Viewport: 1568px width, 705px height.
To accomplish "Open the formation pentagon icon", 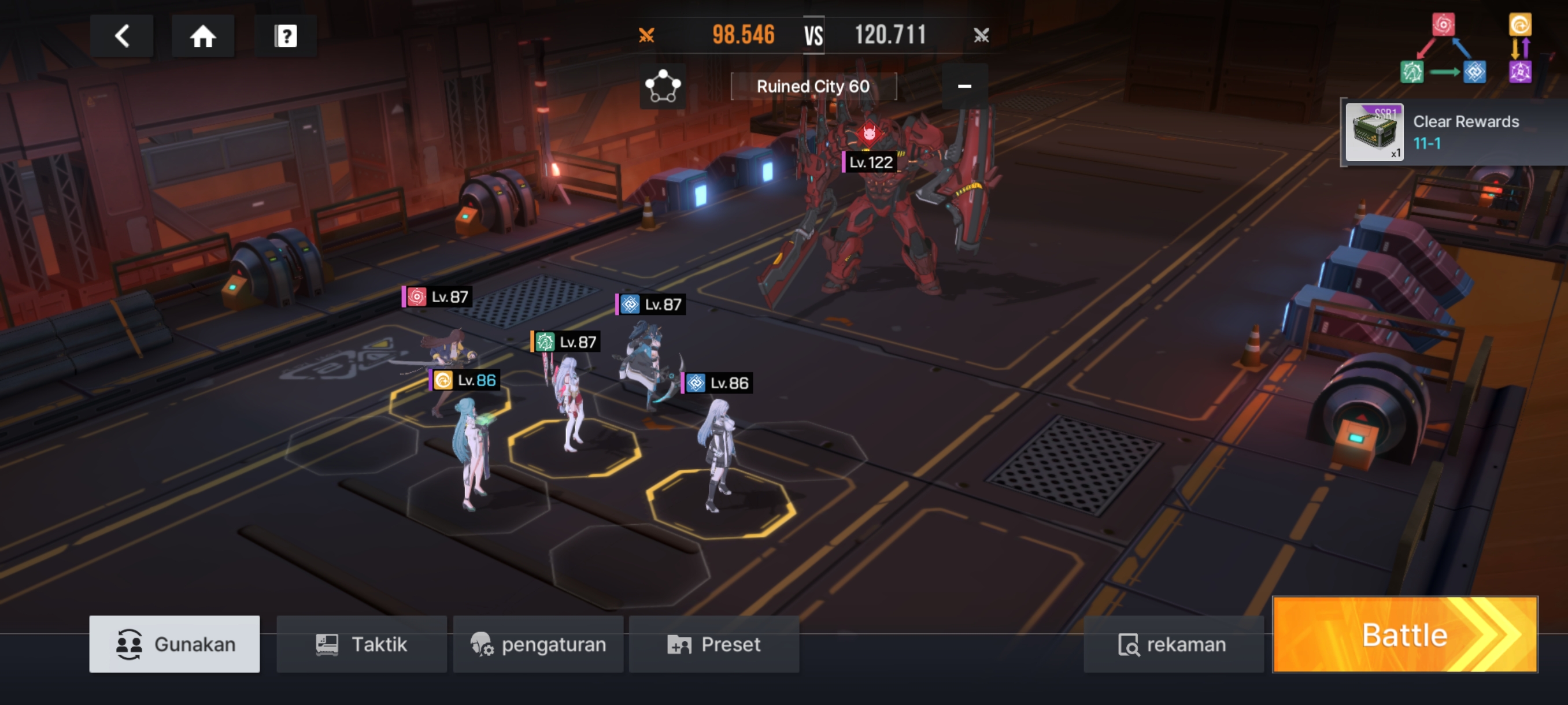I will (662, 86).
